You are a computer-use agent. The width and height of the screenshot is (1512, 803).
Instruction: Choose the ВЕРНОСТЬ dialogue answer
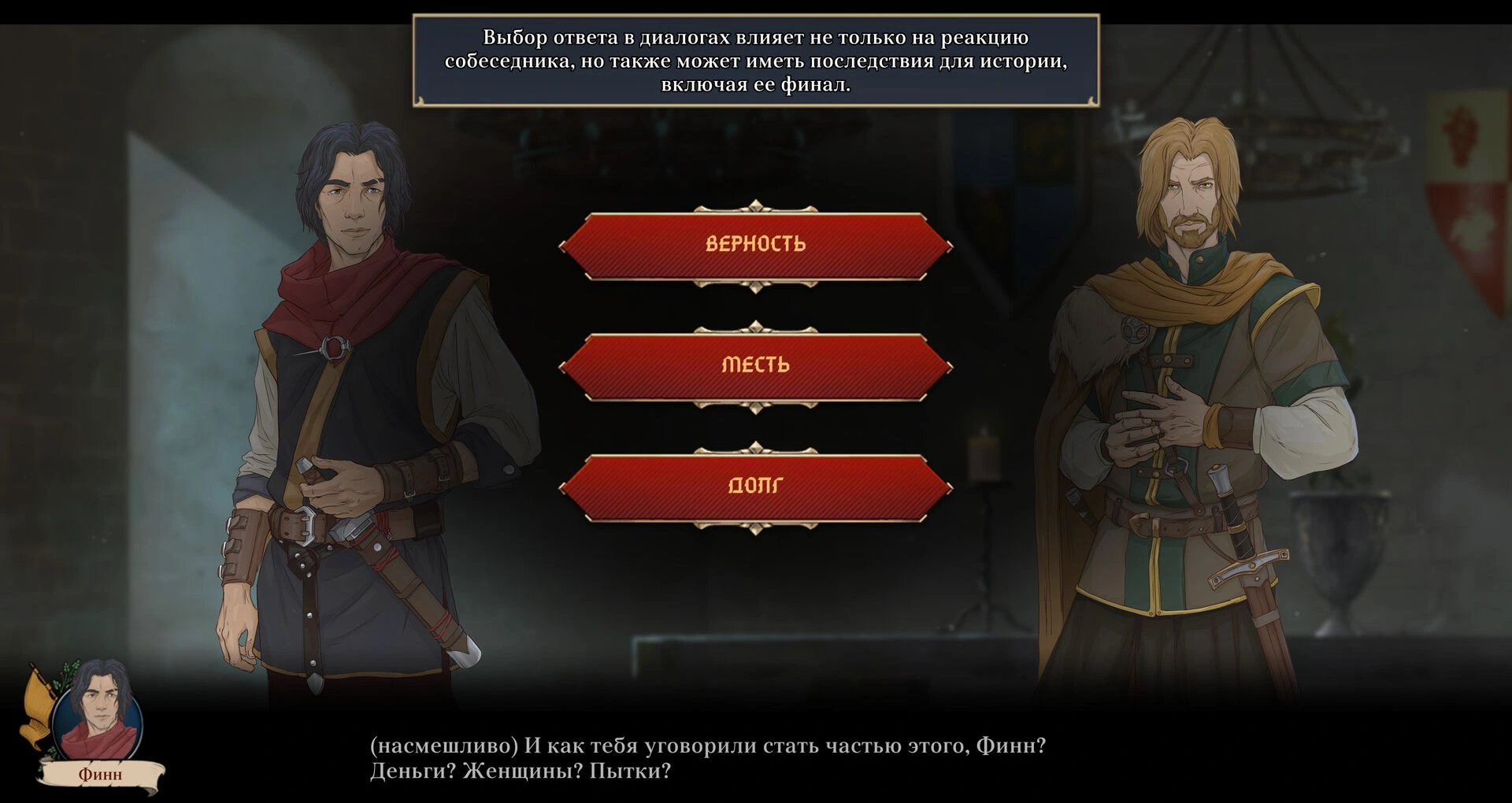[x=755, y=245]
